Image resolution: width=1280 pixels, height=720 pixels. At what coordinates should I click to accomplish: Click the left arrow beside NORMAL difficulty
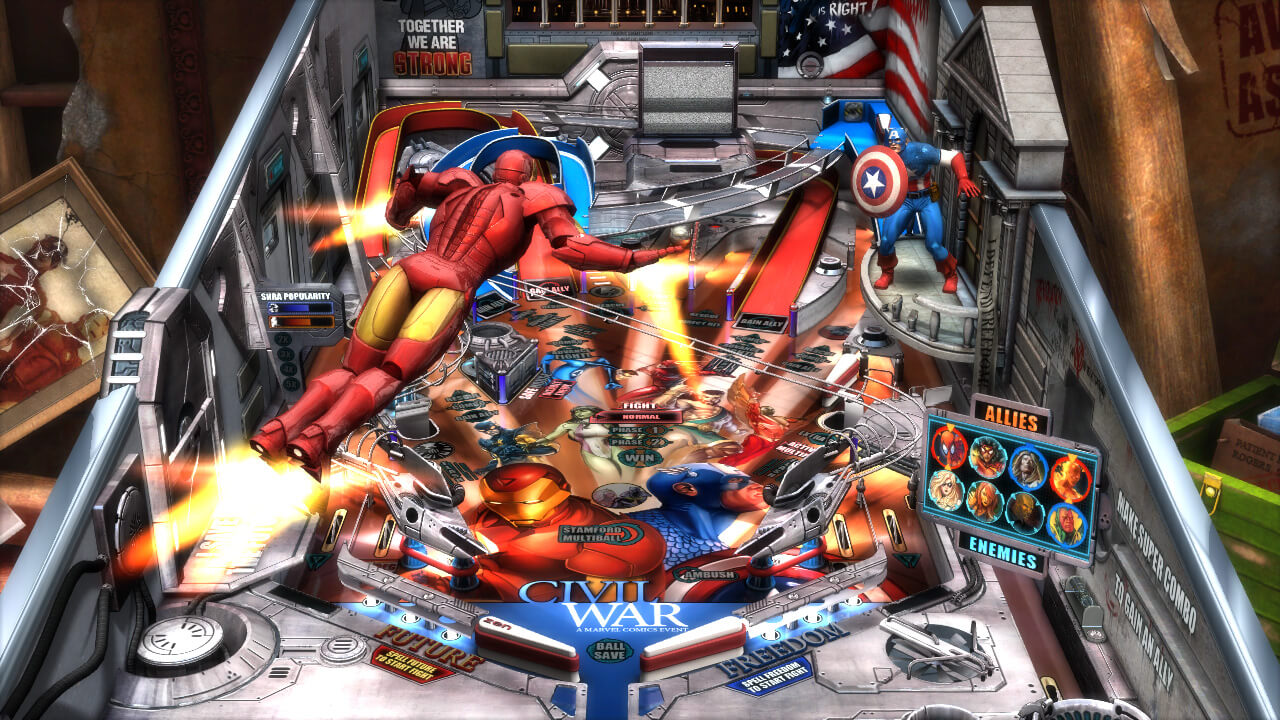tap(598, 417)
